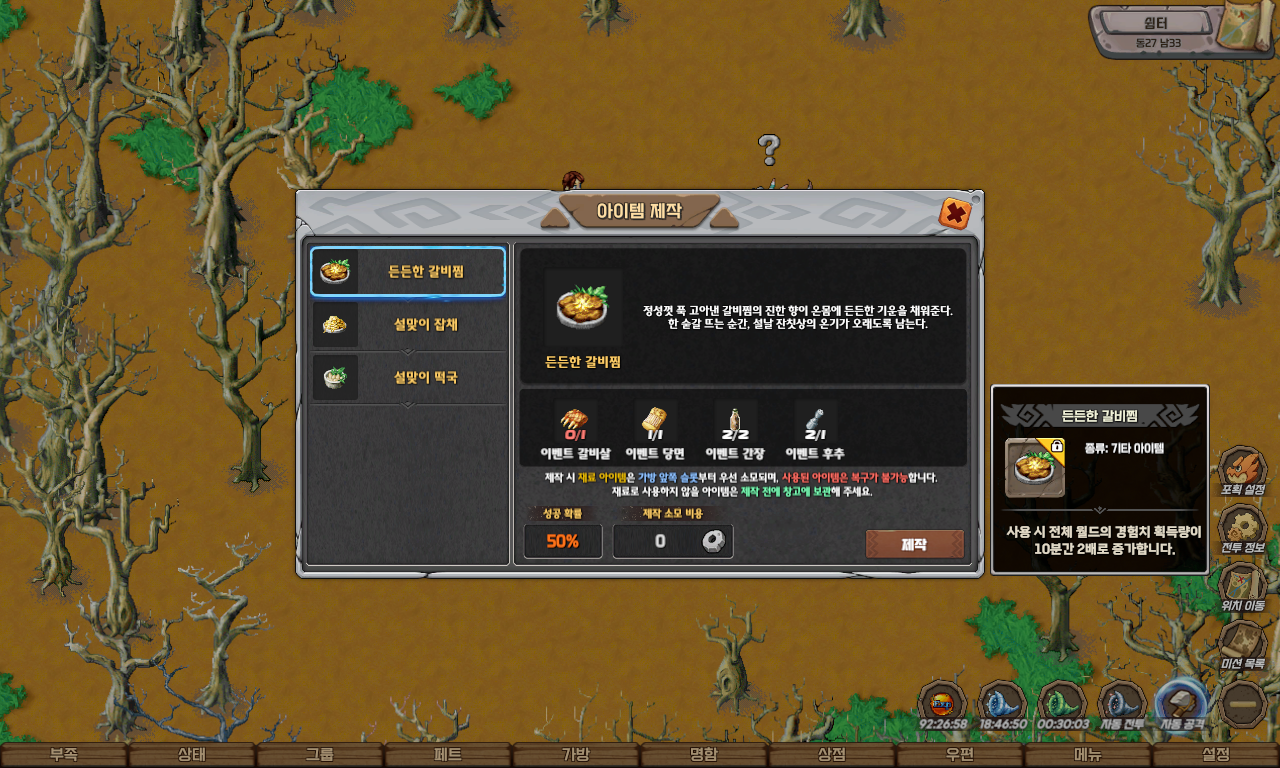Close the 아이템 제작 crafting window
1280x768 pixels.
point(955,213)
